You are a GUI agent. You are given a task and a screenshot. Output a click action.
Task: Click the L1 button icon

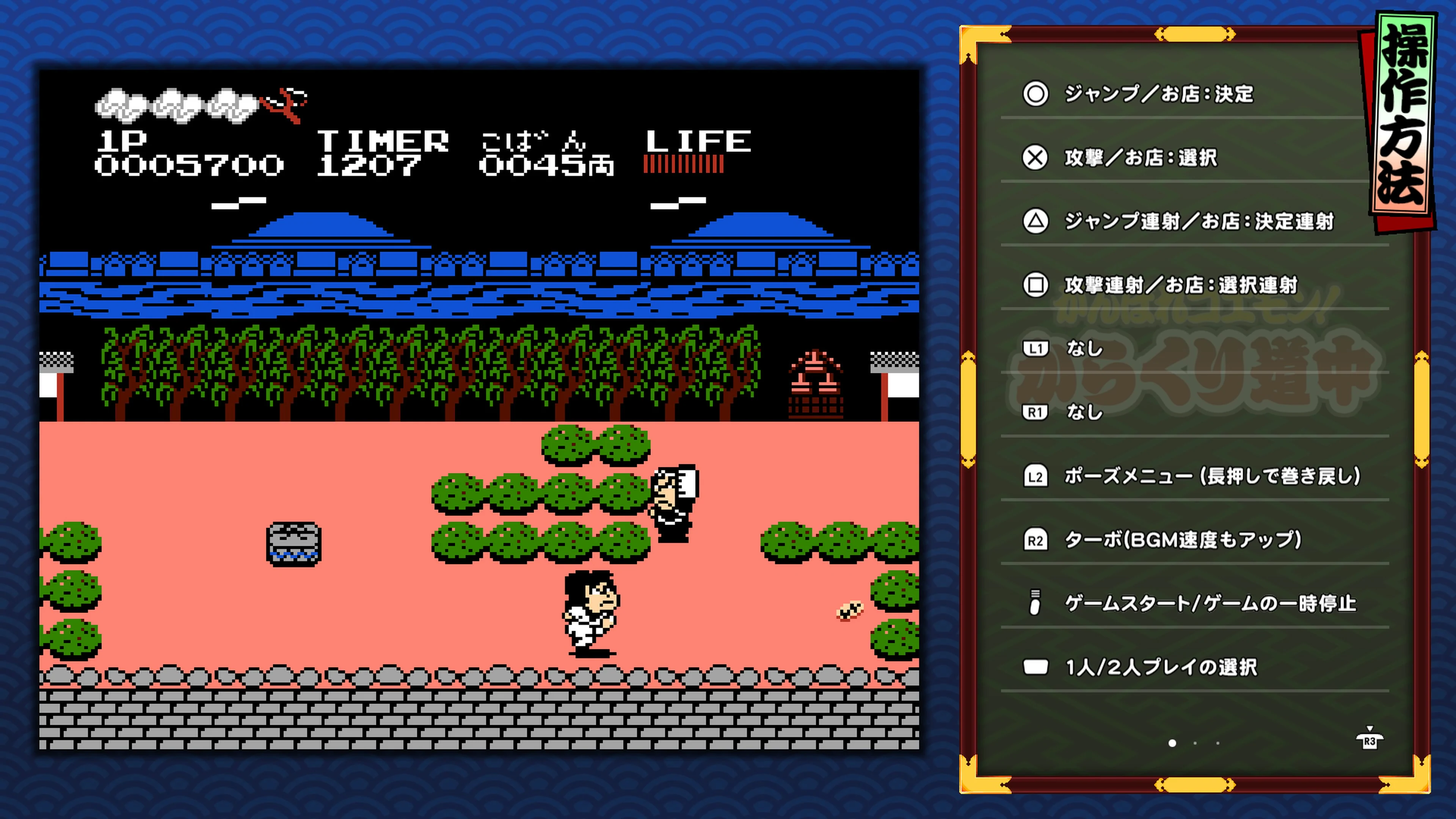coord(1036,350)
